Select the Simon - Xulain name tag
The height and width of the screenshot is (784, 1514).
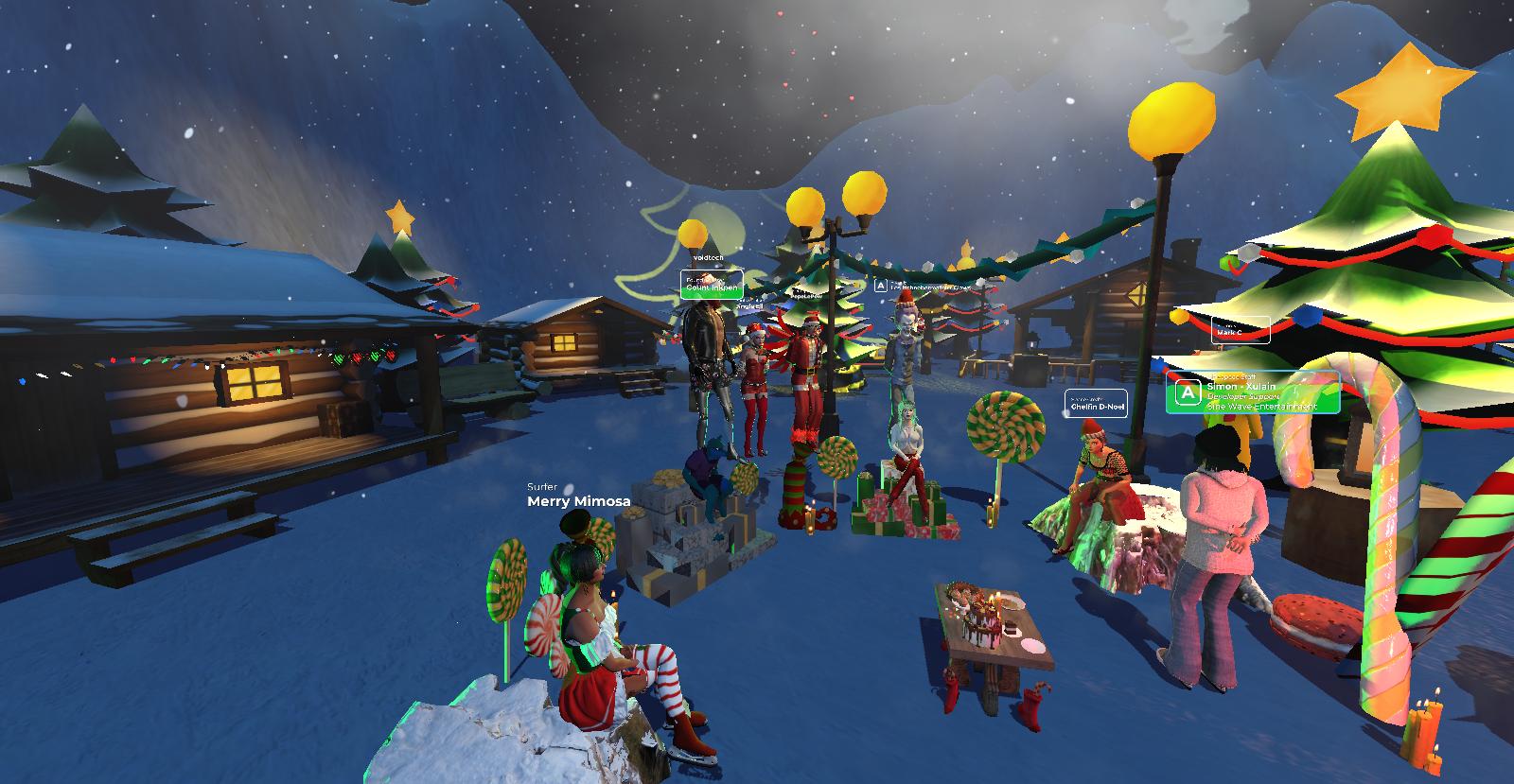coord(1253,392)
